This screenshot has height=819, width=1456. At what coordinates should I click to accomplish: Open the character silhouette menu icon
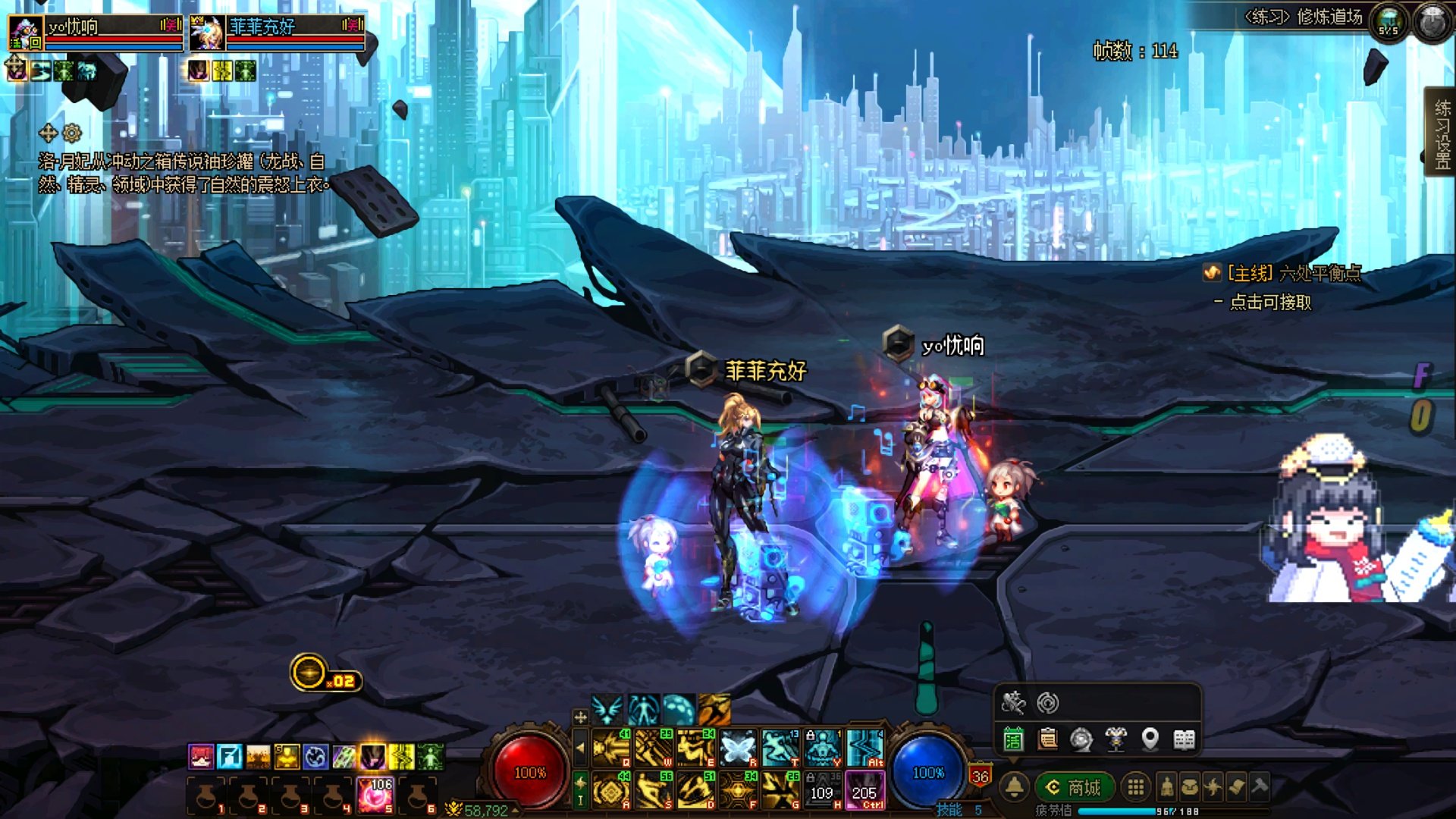pyautogui.click(x=1166, y=788)
